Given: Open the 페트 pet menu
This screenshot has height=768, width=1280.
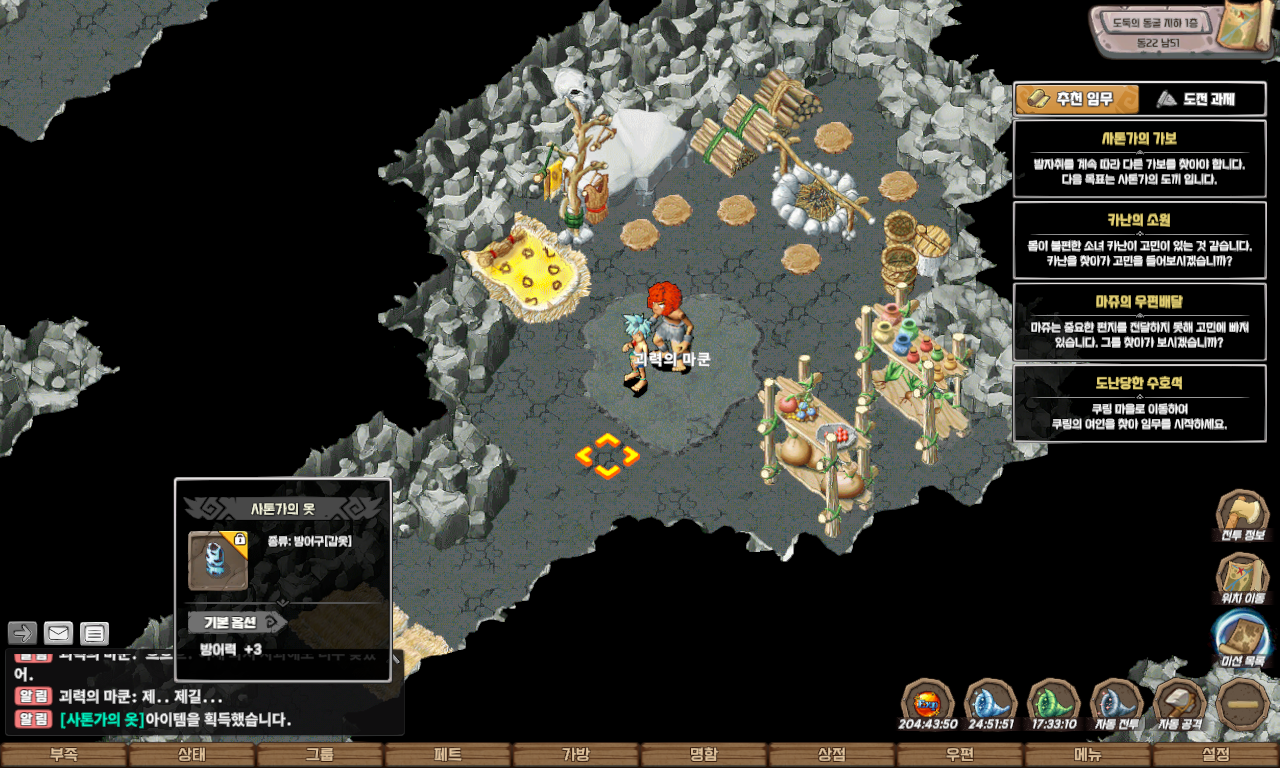Looking at the screenshot, I should (448, 755).
